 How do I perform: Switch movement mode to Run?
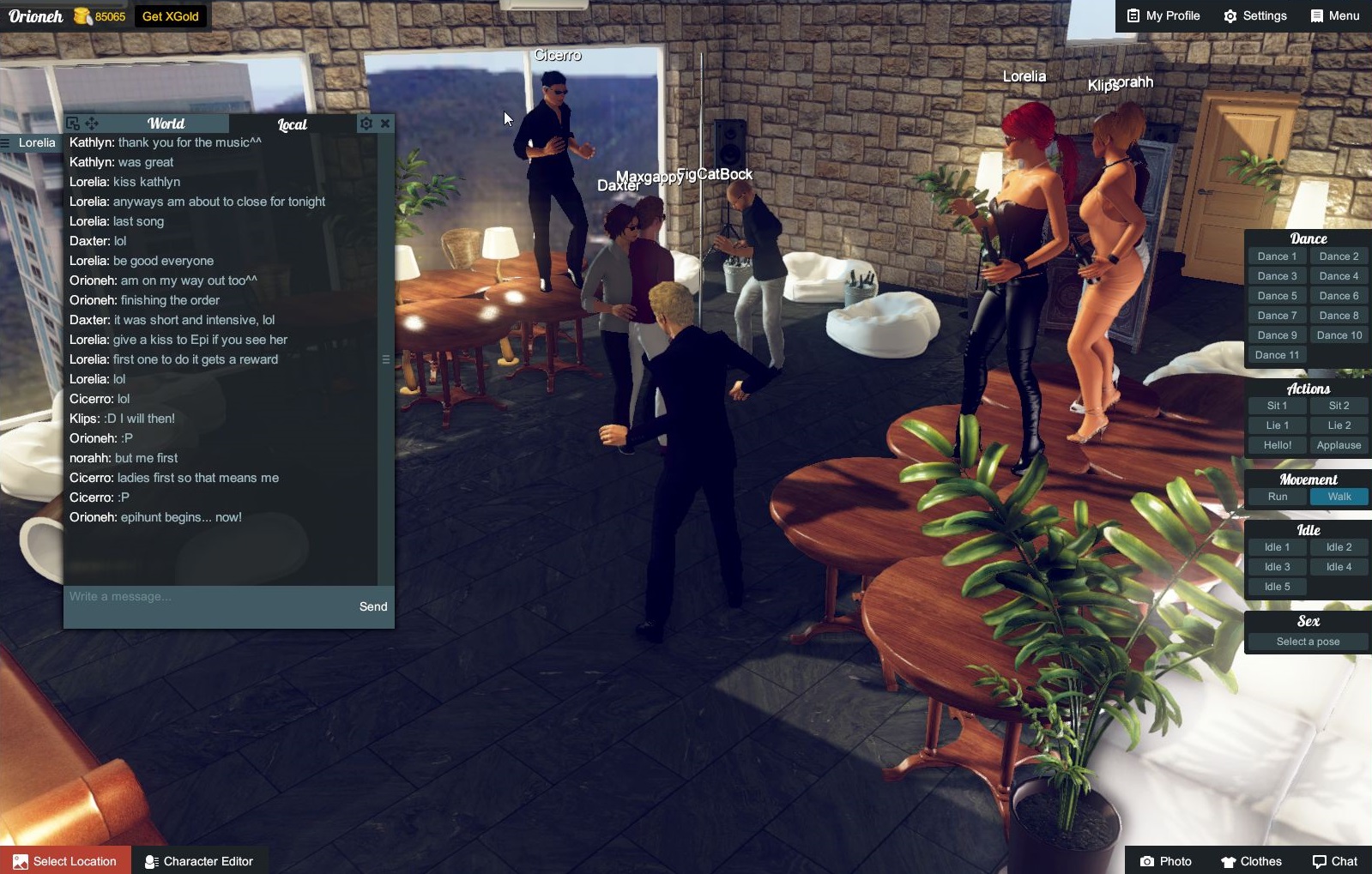(x=1276, y=496)
